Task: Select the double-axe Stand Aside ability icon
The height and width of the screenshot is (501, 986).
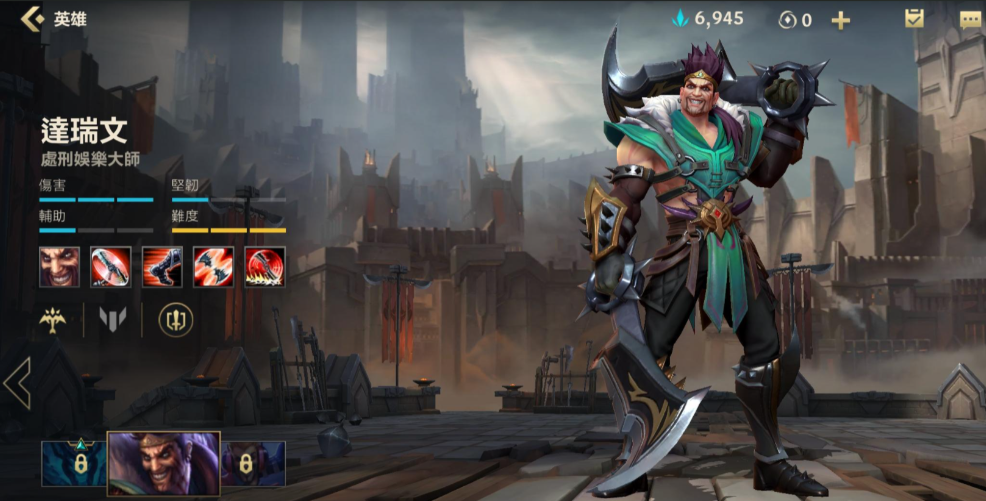Action: pos(213,267)
